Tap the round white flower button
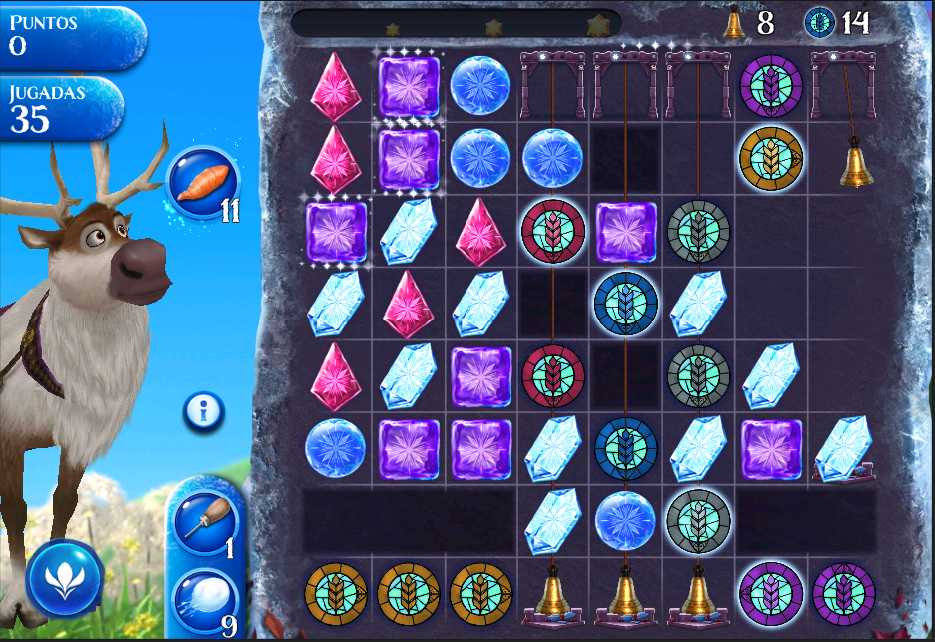Image resolution: width=935 pixels, height=642 pixels. pyautogui.click(x=65, y=577)
